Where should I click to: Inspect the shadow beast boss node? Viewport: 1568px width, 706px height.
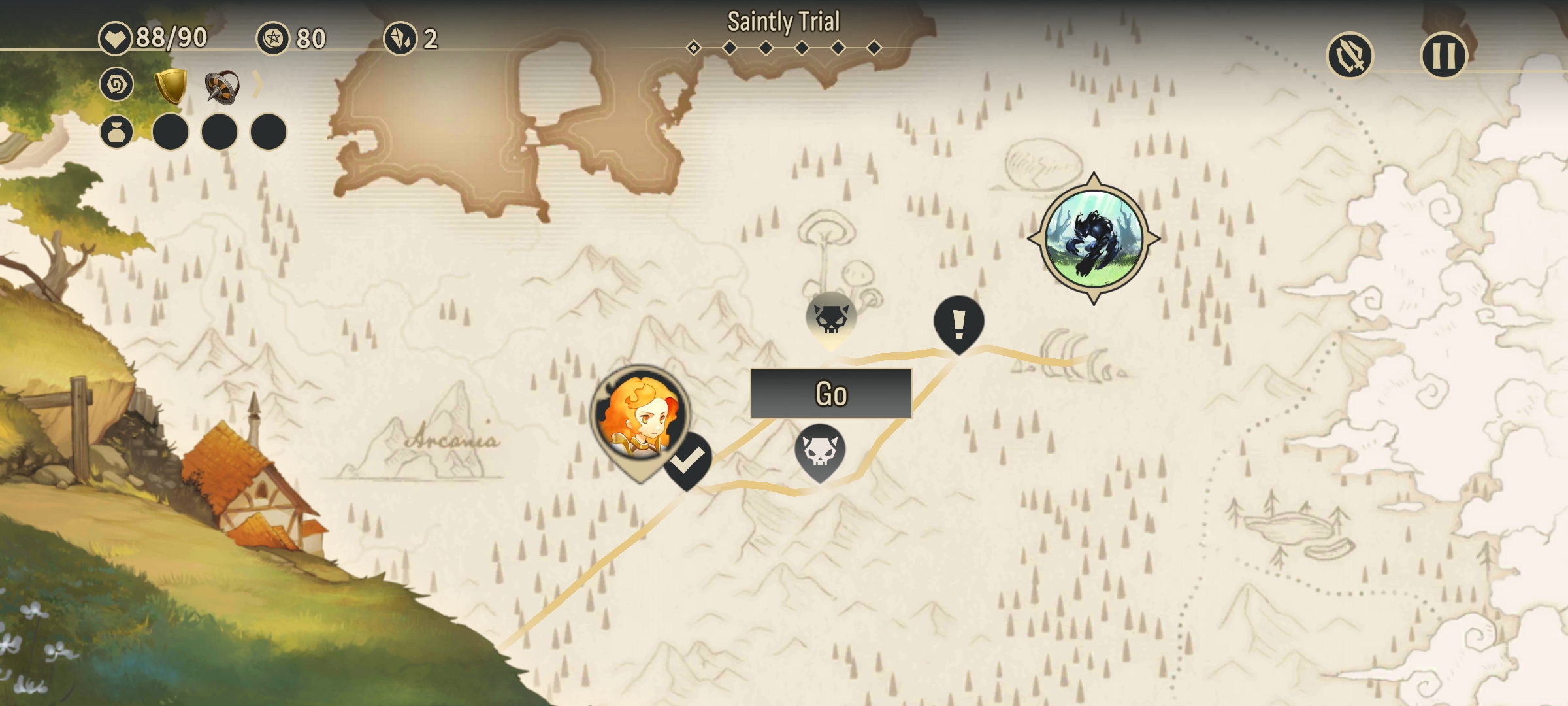[1094, 239]
